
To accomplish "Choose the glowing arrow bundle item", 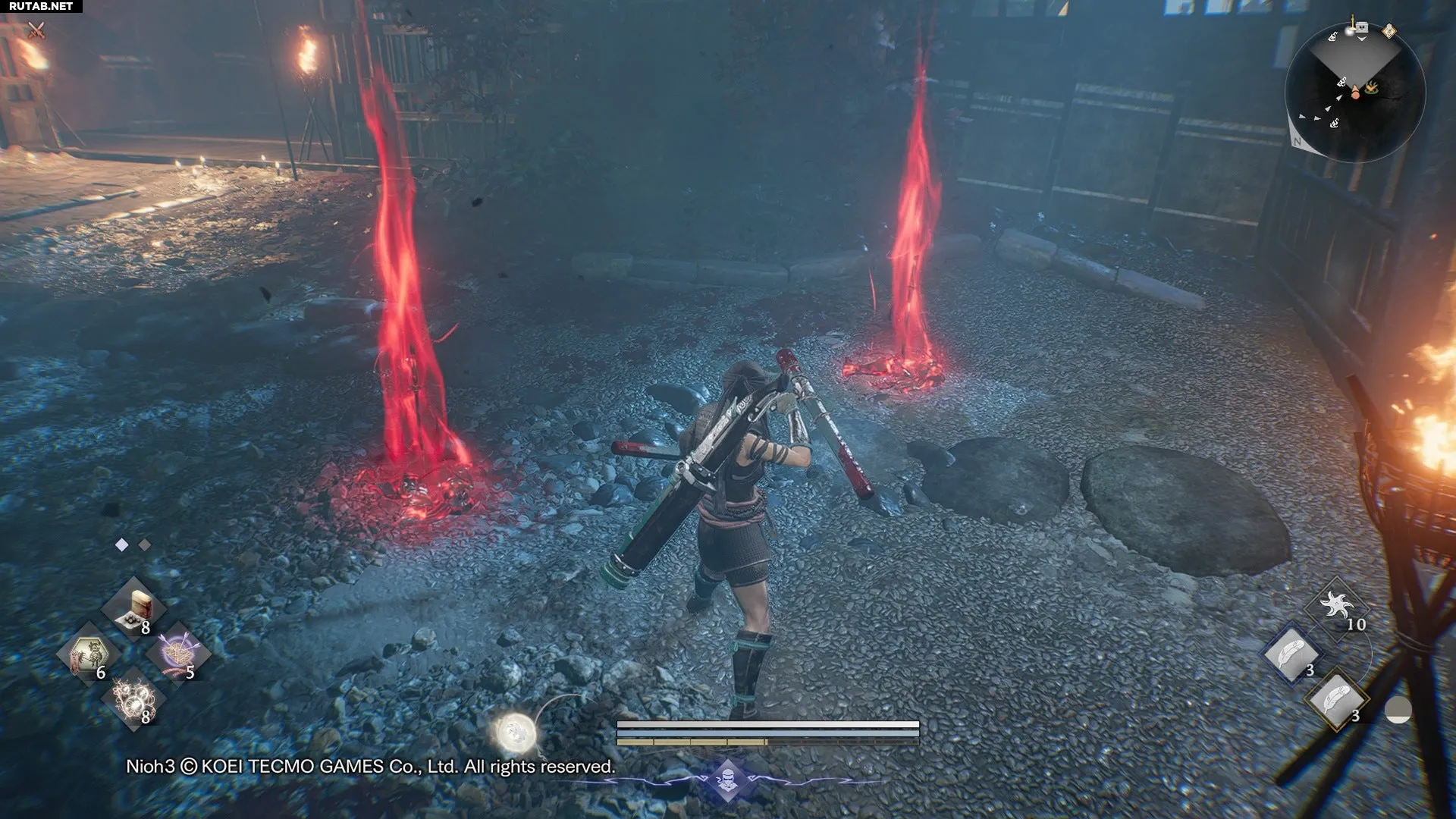I will click(178, 654).
